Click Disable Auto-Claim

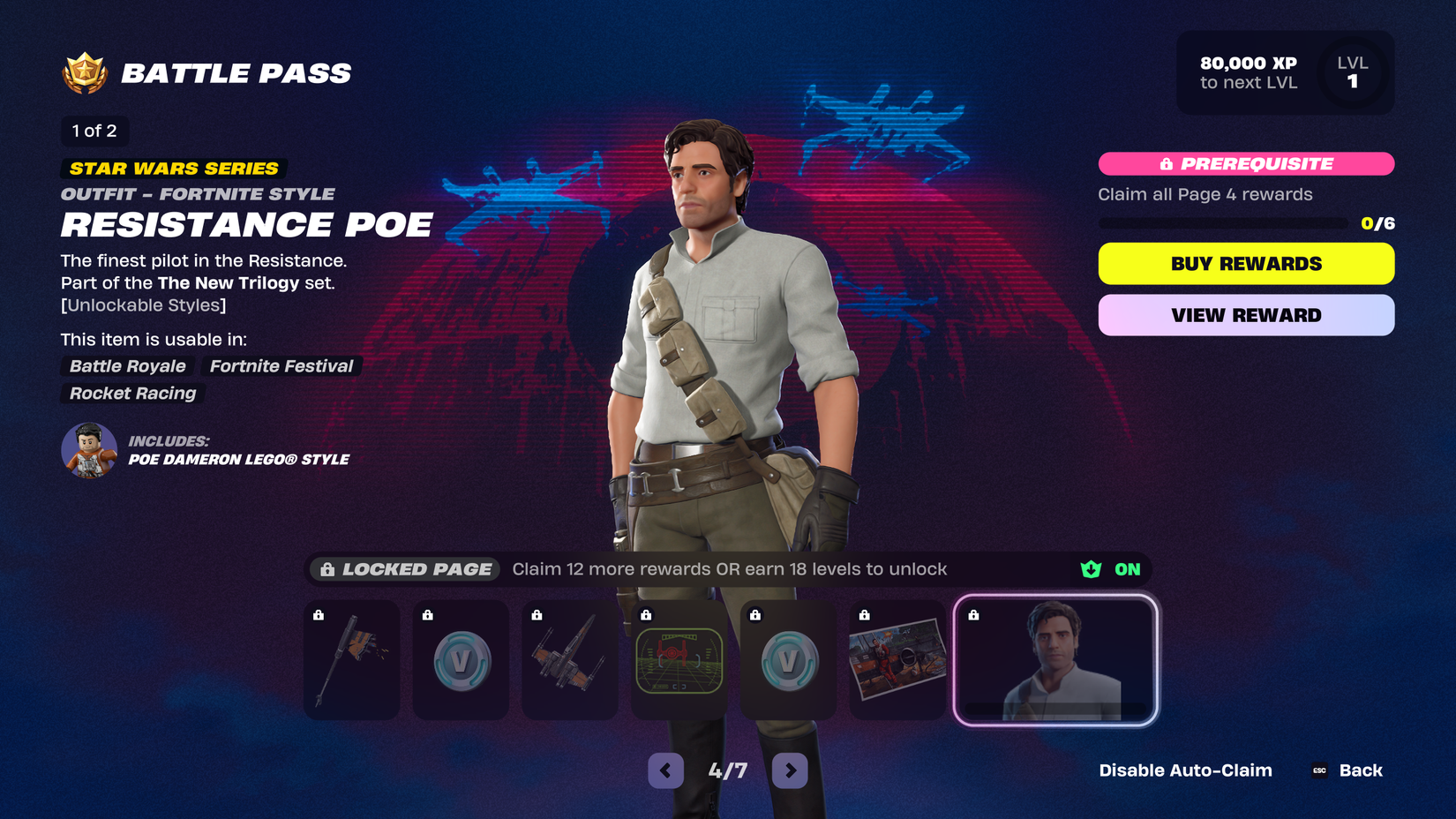tap(1185, 770)
